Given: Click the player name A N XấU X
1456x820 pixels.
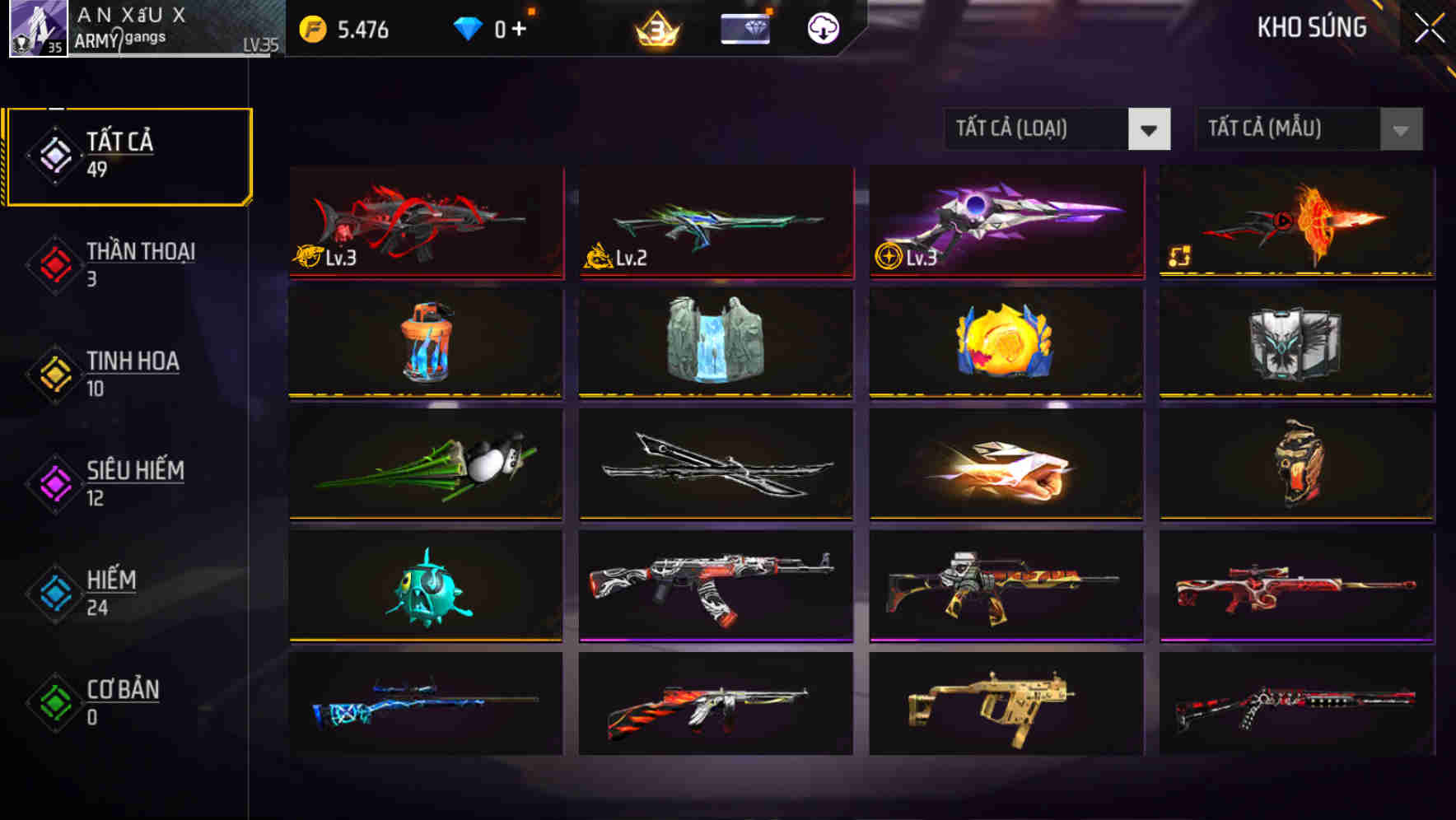Looking at the screenshot, I should [x=132, y=15].
